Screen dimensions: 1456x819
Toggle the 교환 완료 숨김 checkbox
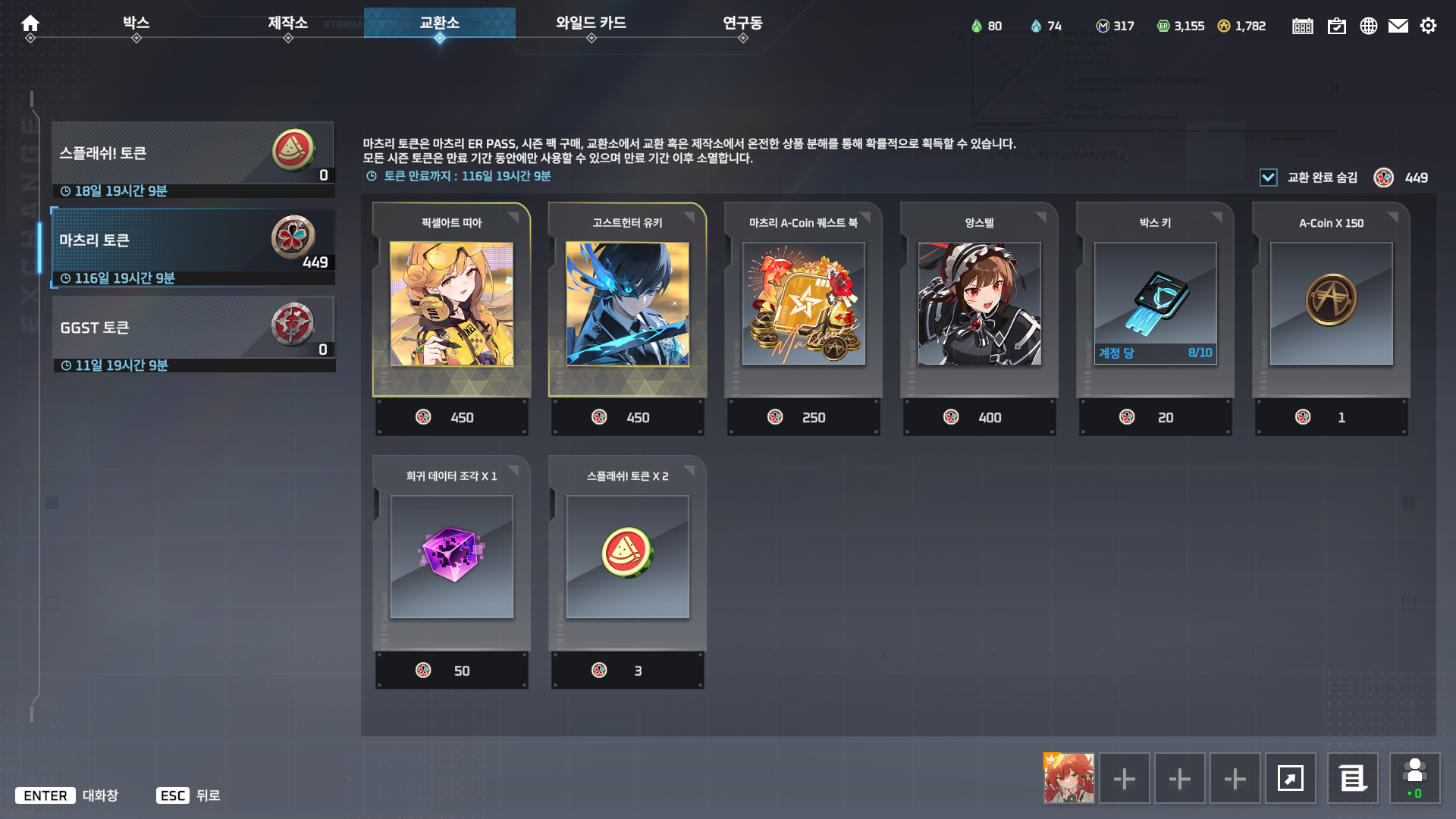(1268, 177)
